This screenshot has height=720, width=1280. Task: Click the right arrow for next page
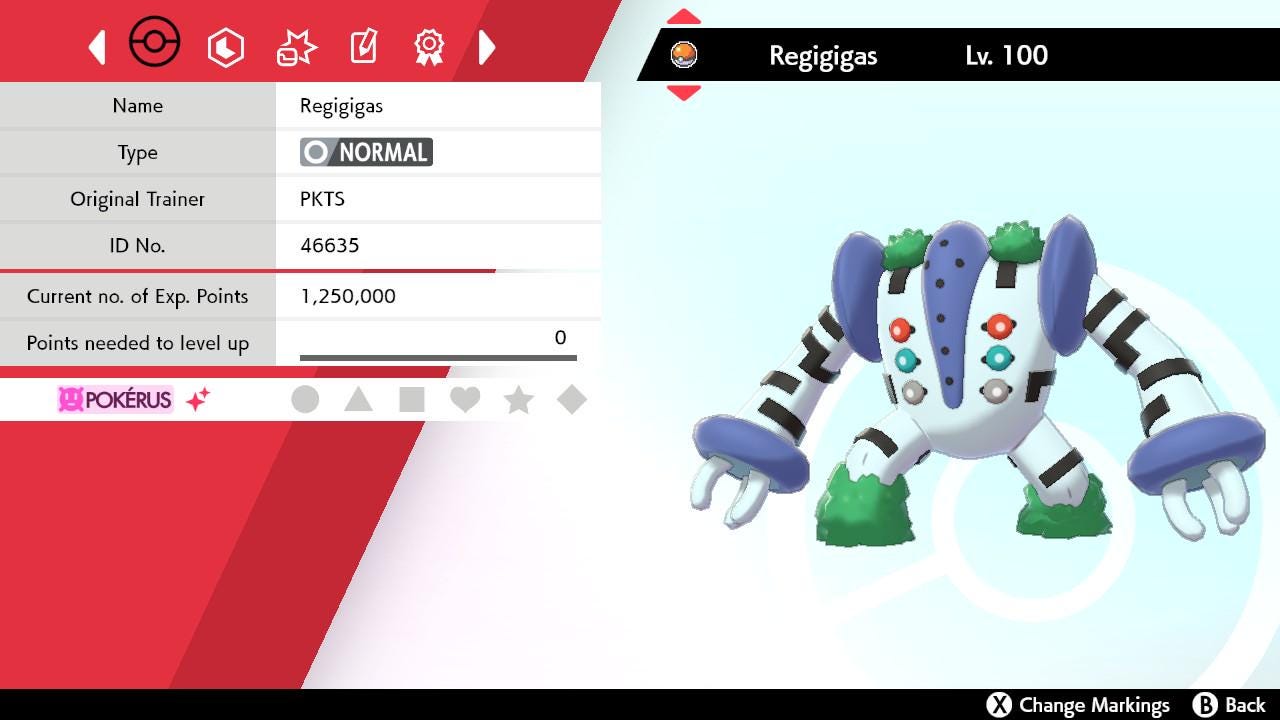(487, 47)
